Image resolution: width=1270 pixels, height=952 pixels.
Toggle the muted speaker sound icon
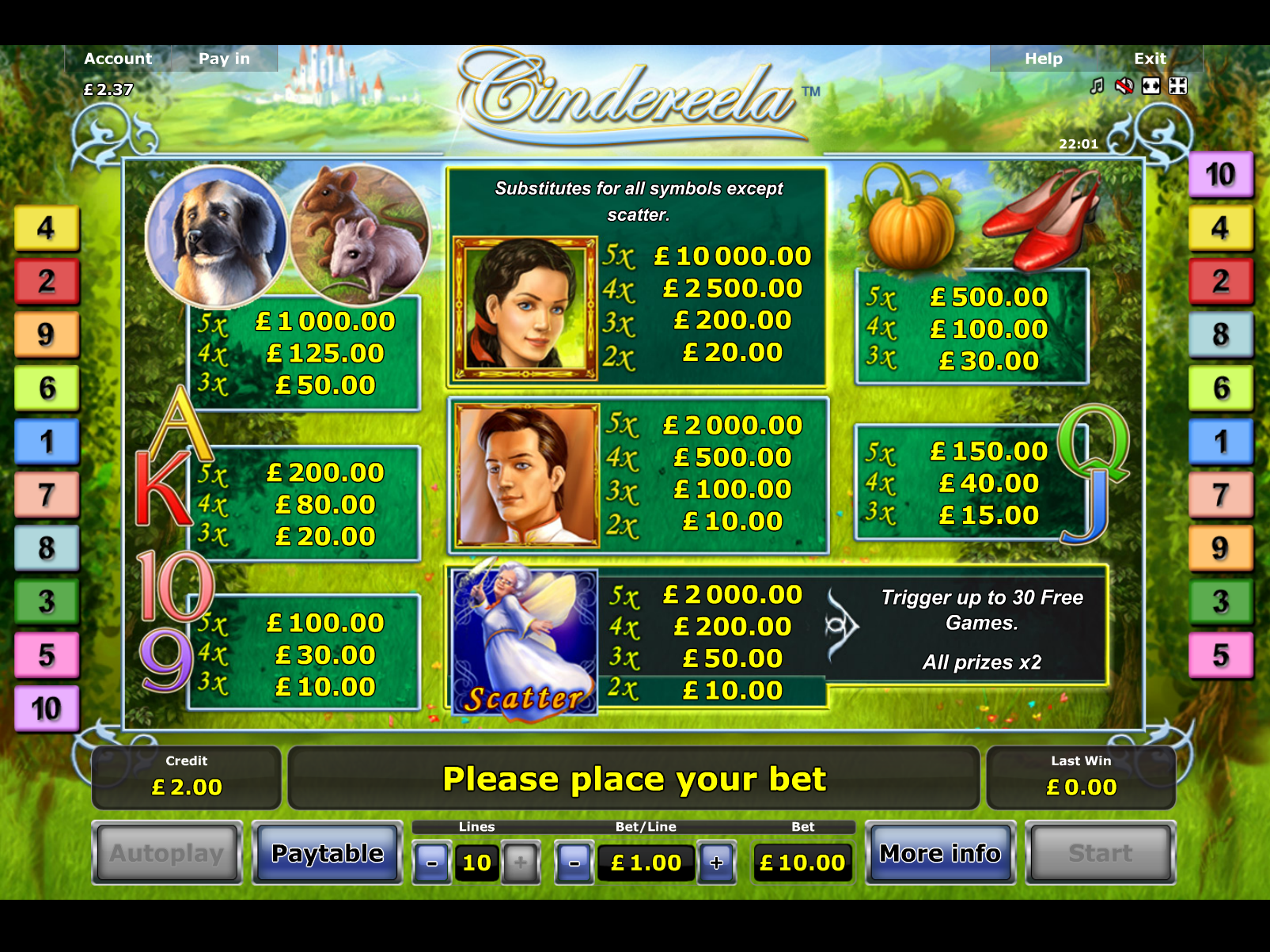(x=1124, y=86)
